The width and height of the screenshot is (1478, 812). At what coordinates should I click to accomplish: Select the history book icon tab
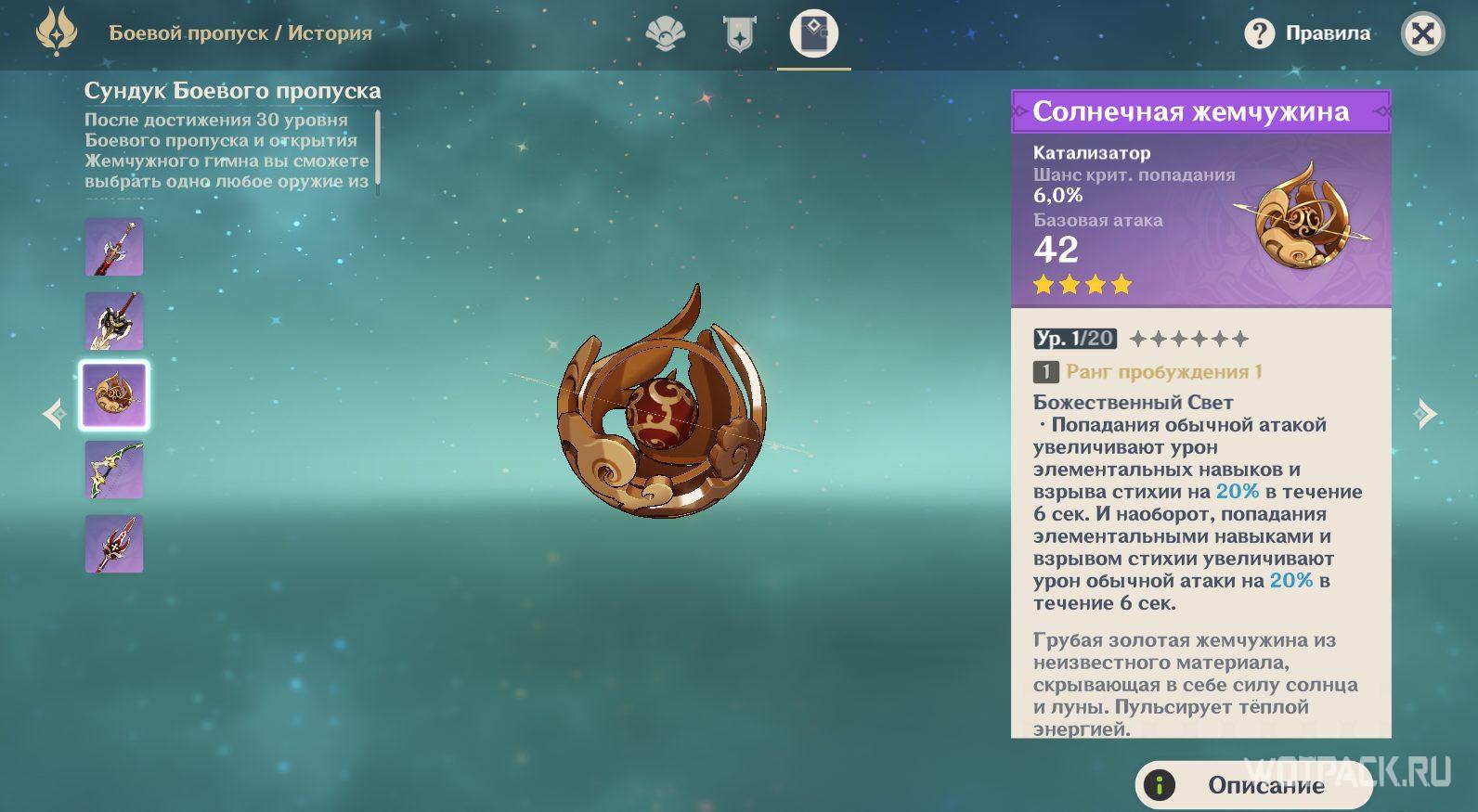813,34
